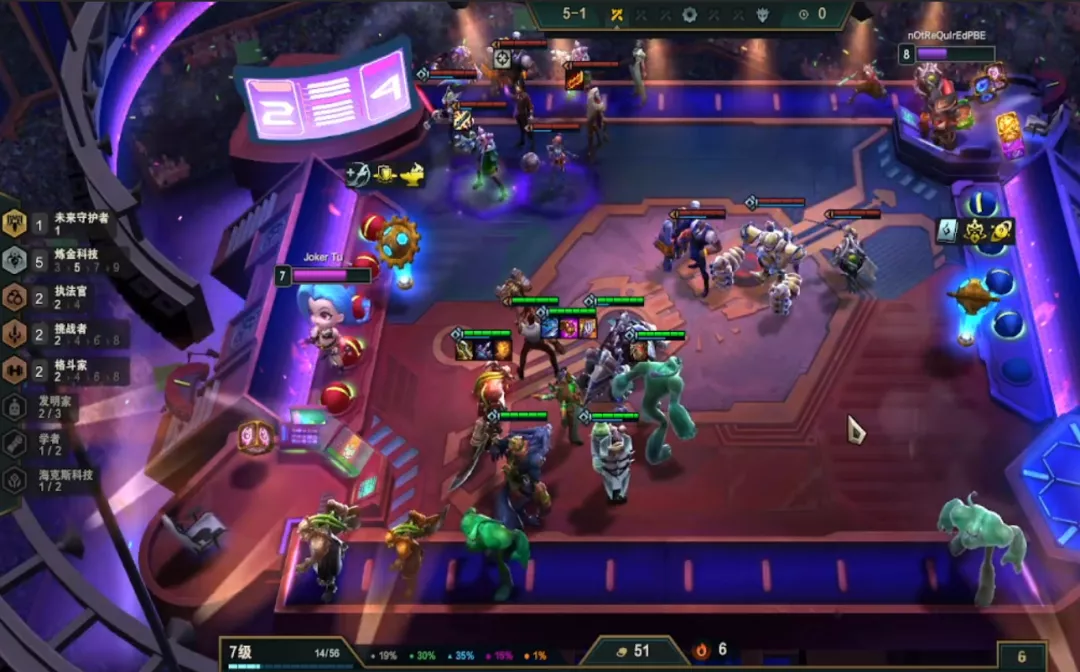Click the monster-face round icon in stage tracker
The width and height of the screenshot is (1080, 672).
click(762, 15)
